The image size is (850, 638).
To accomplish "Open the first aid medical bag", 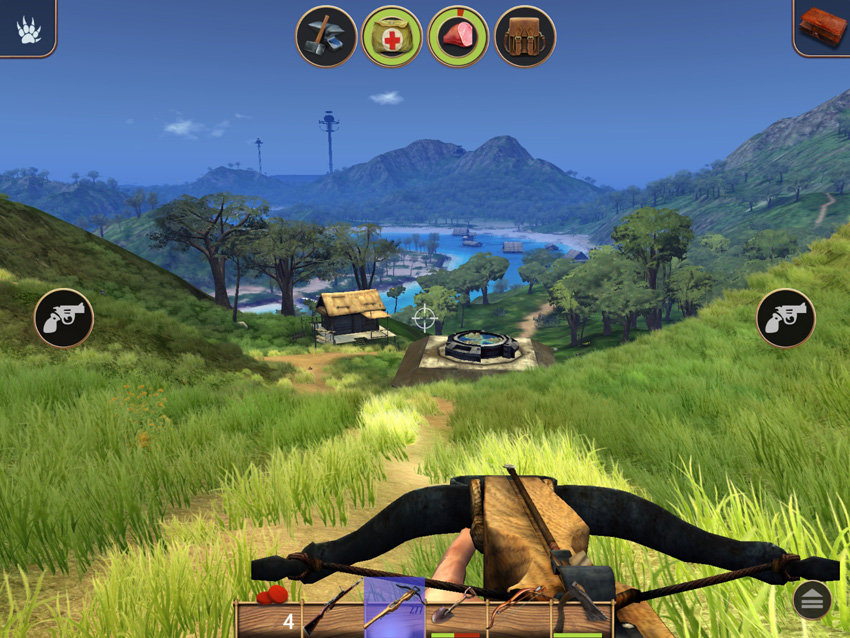I will [x=392, y=36].
